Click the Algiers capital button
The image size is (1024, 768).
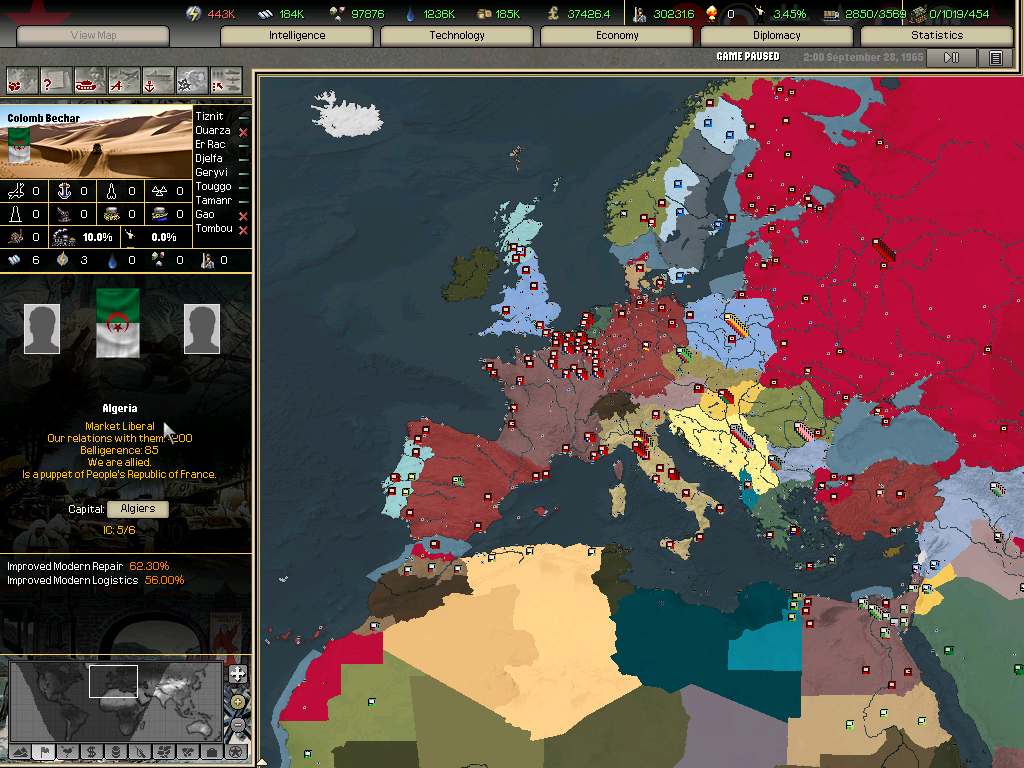tap(138, 509)
